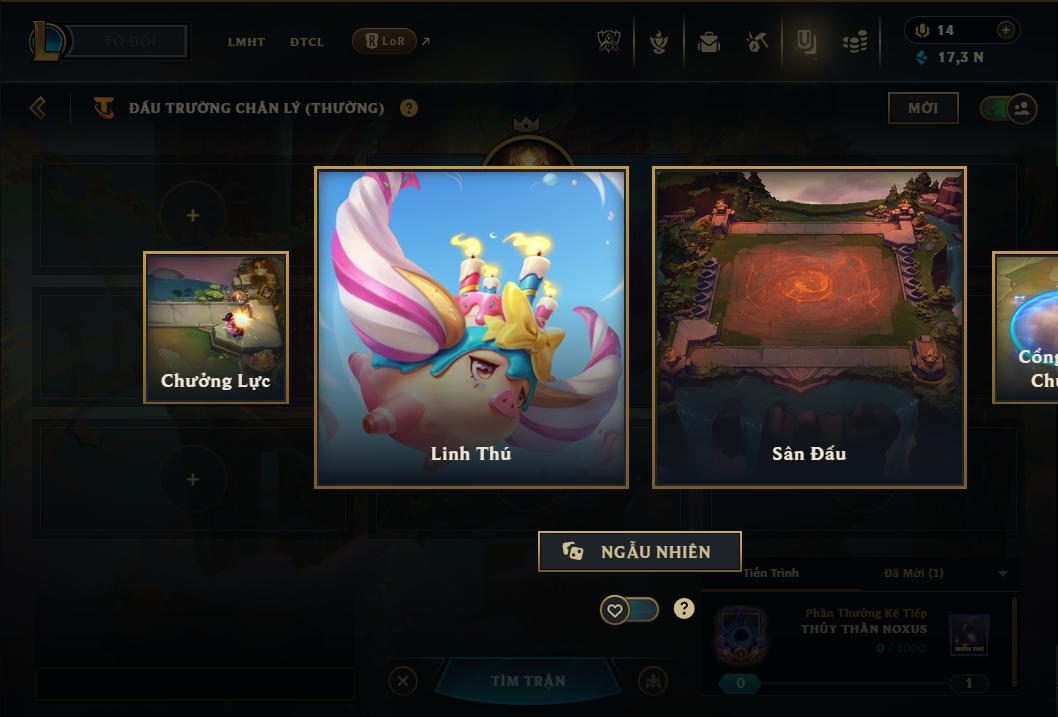The height and width of the screenshot is (717, 1058).
Task: Open the Chưởng Lực card
Action: 216,327
